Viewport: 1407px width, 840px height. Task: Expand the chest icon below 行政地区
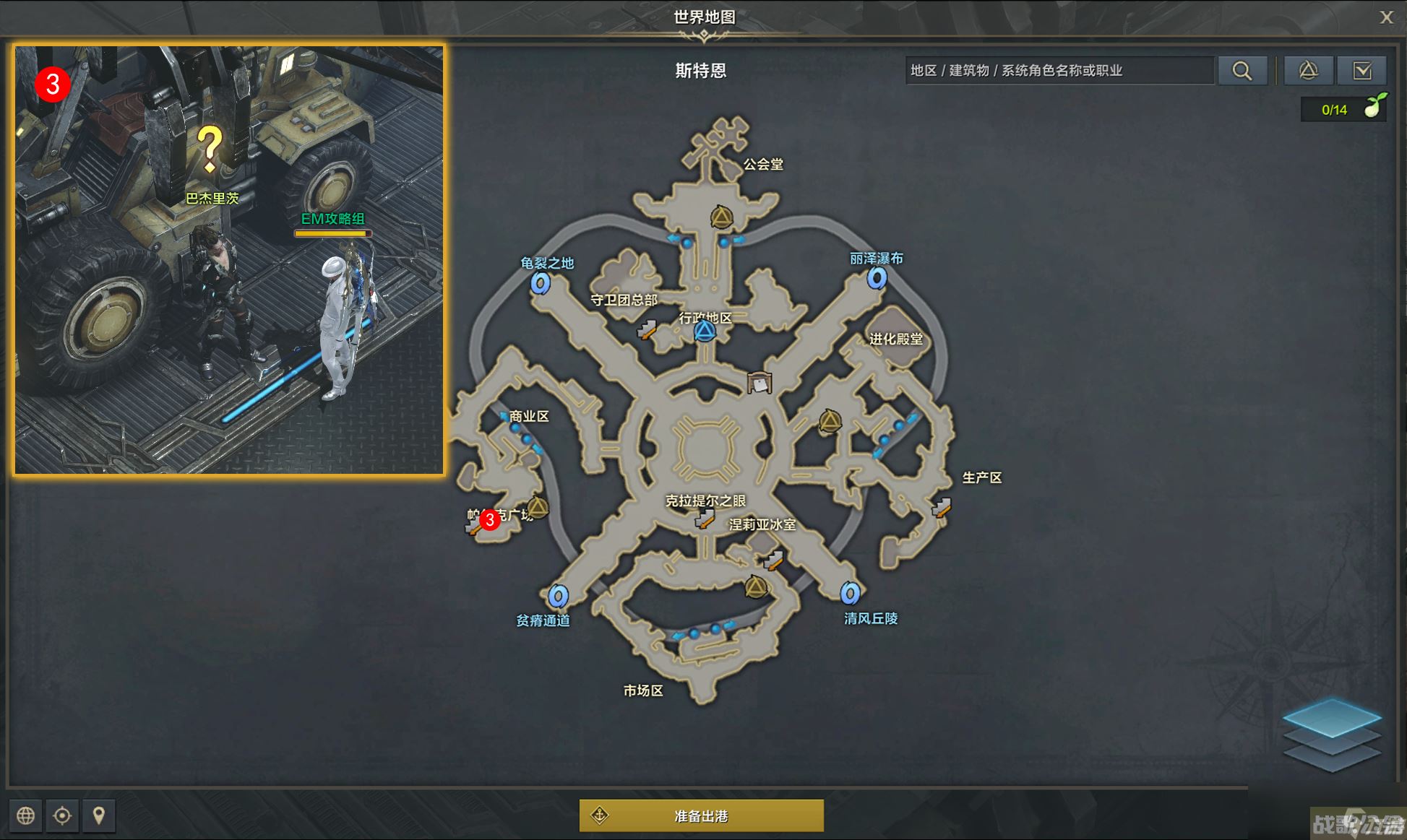pos(760,382)
